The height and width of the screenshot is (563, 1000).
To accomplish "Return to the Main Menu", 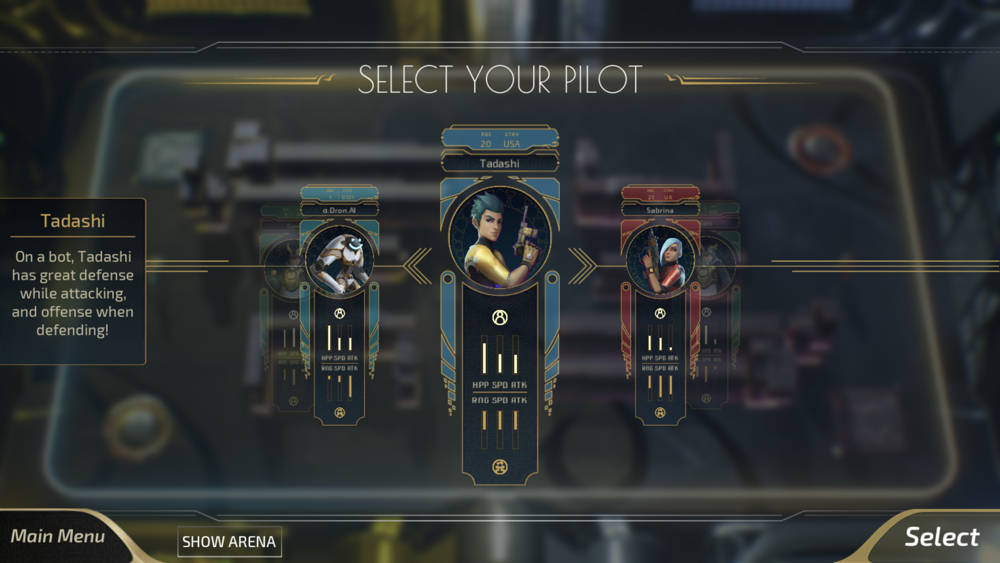I will point(58,537).
